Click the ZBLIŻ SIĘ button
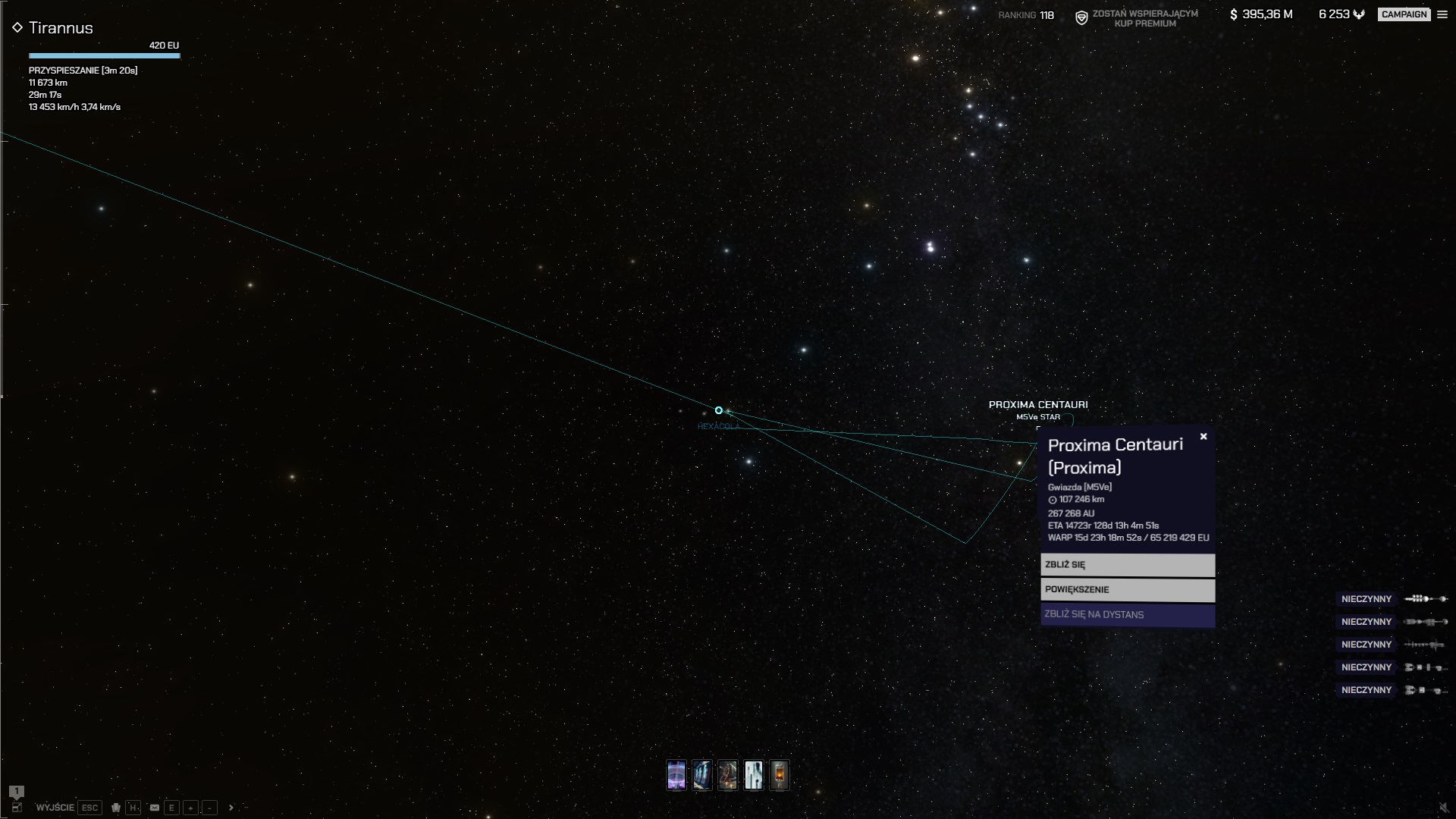 click(x=1127, y=565)
